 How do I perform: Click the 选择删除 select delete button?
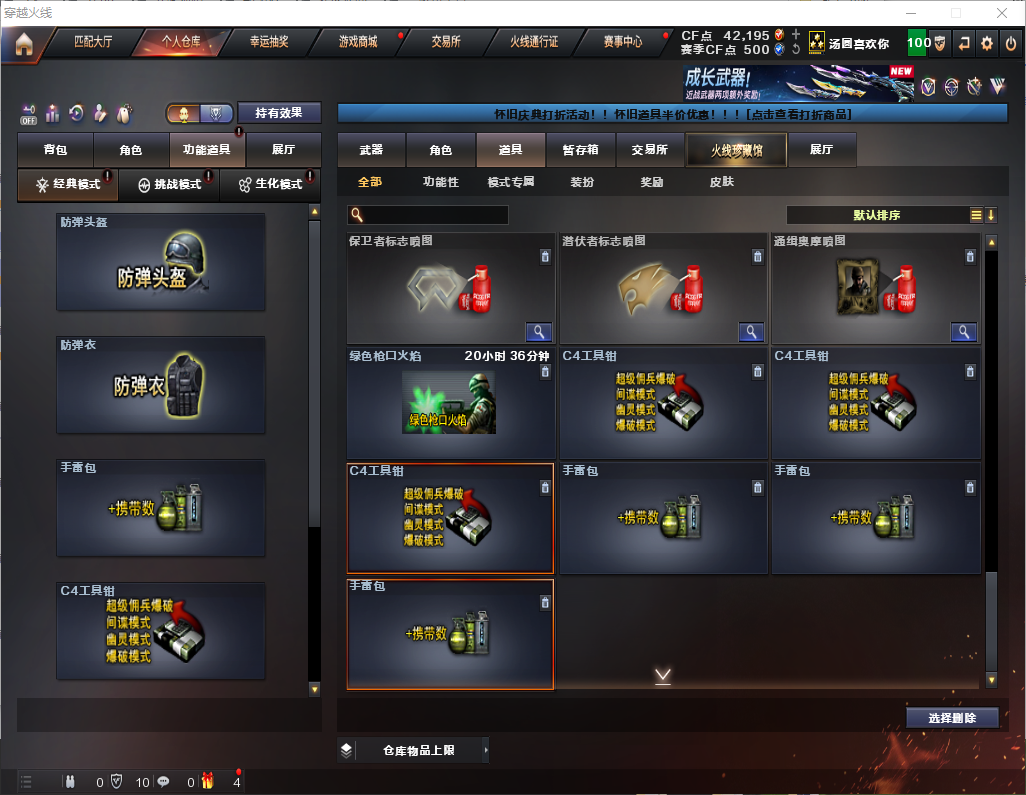coord(952,718)
